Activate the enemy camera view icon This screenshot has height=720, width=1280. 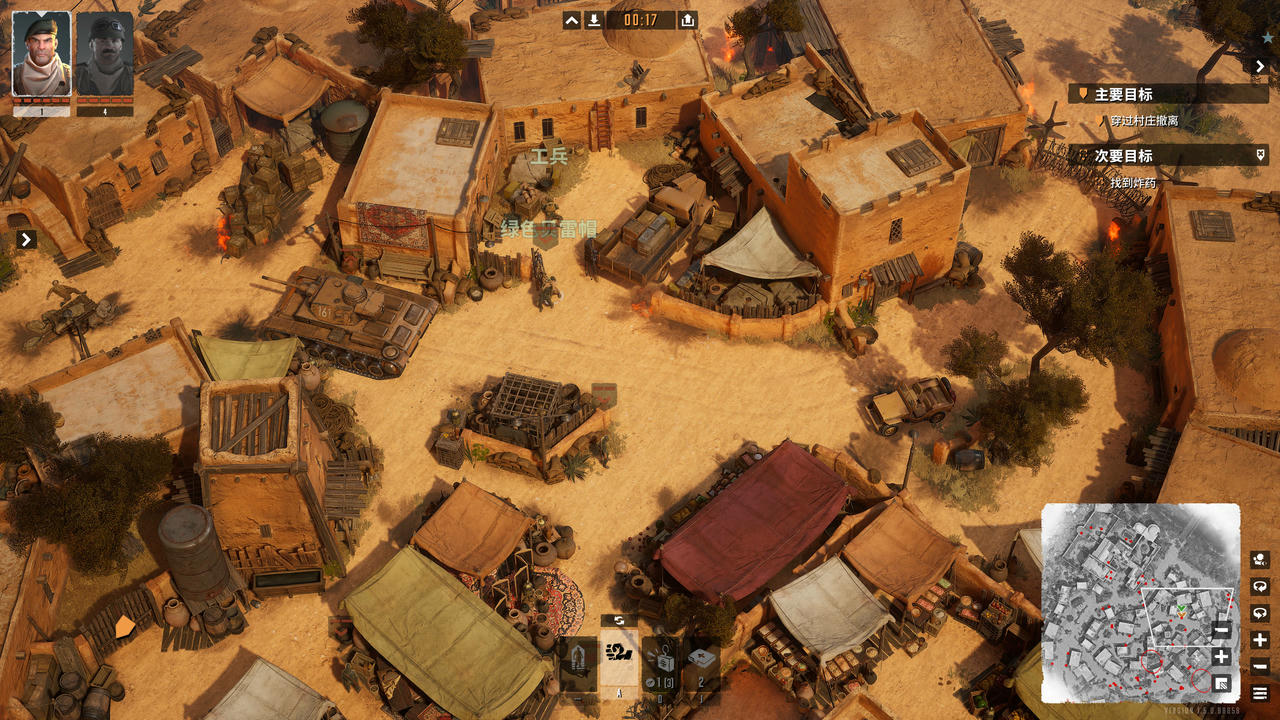[x=1260, y=560]
